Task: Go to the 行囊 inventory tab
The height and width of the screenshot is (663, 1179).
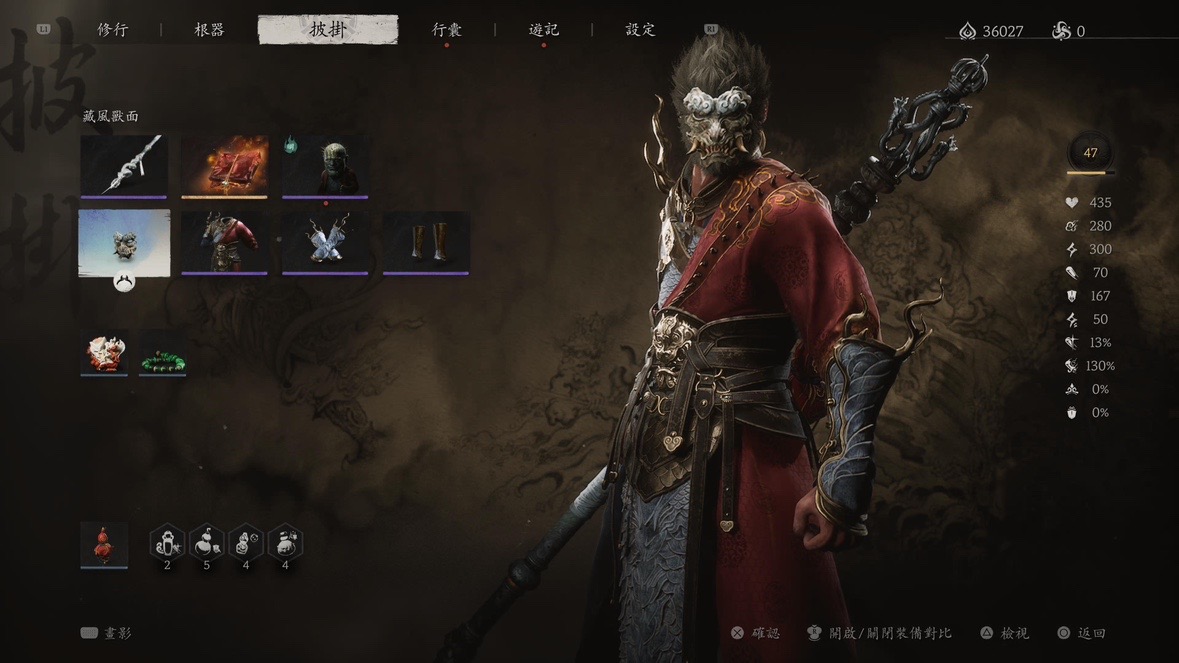Action: (446, 30)
